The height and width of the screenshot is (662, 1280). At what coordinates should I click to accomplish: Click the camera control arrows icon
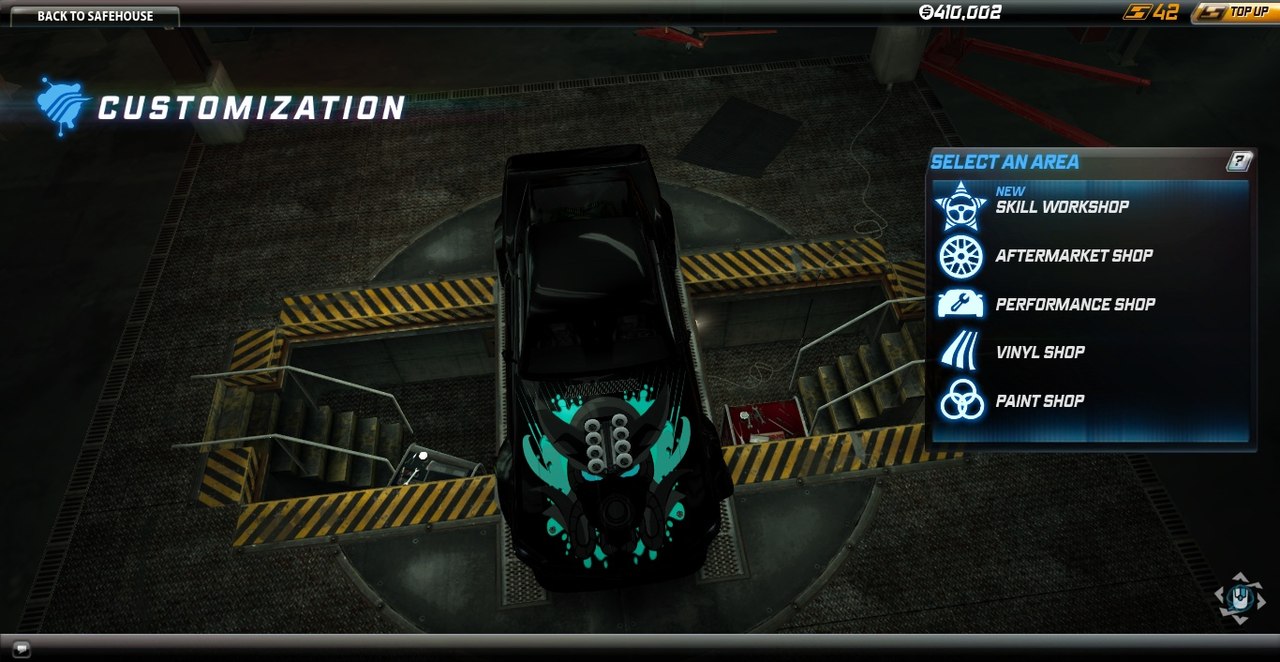(x=1240, y=599)
